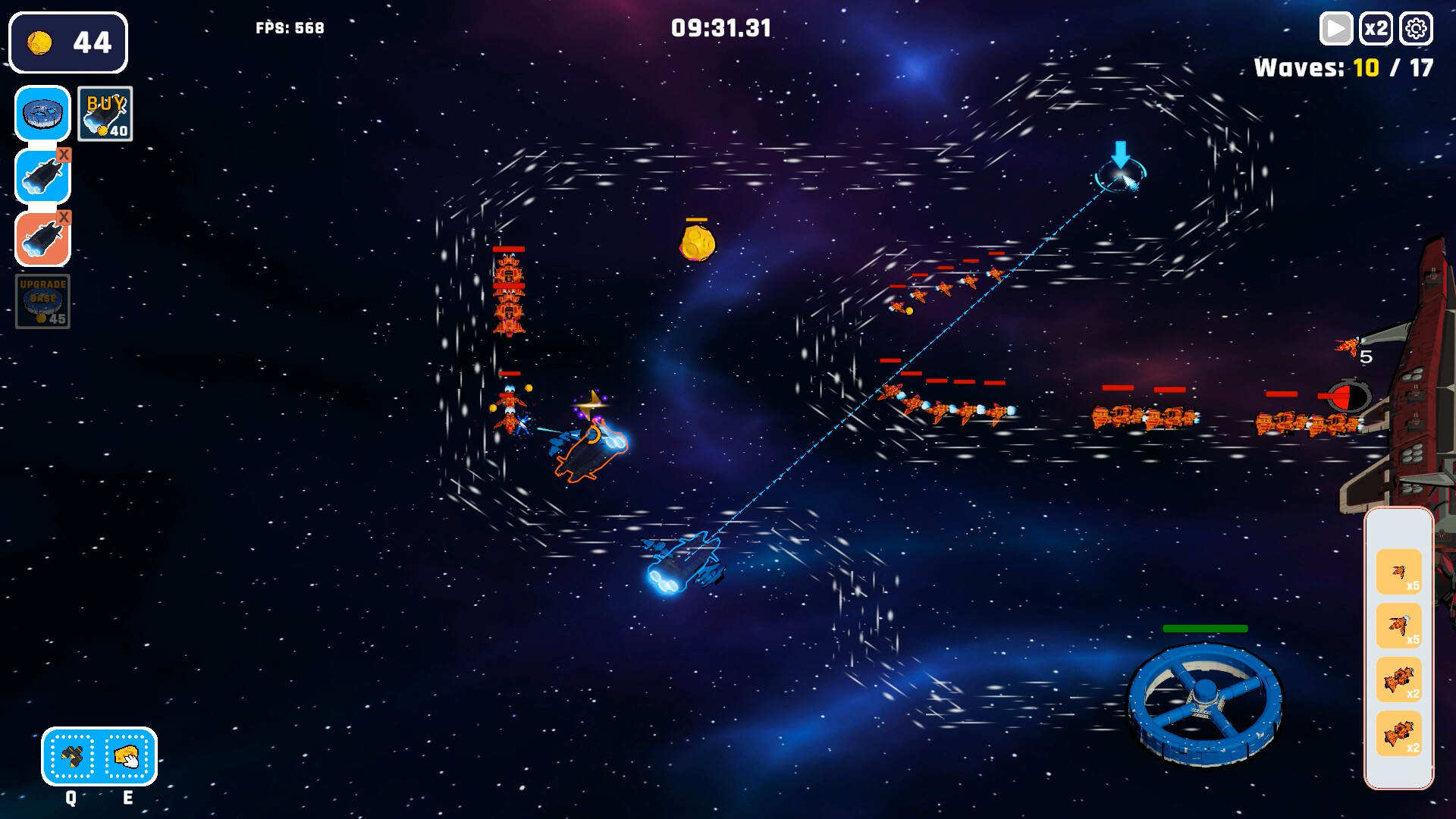Select the blue ship slot in the sidebar

point(42,176)
